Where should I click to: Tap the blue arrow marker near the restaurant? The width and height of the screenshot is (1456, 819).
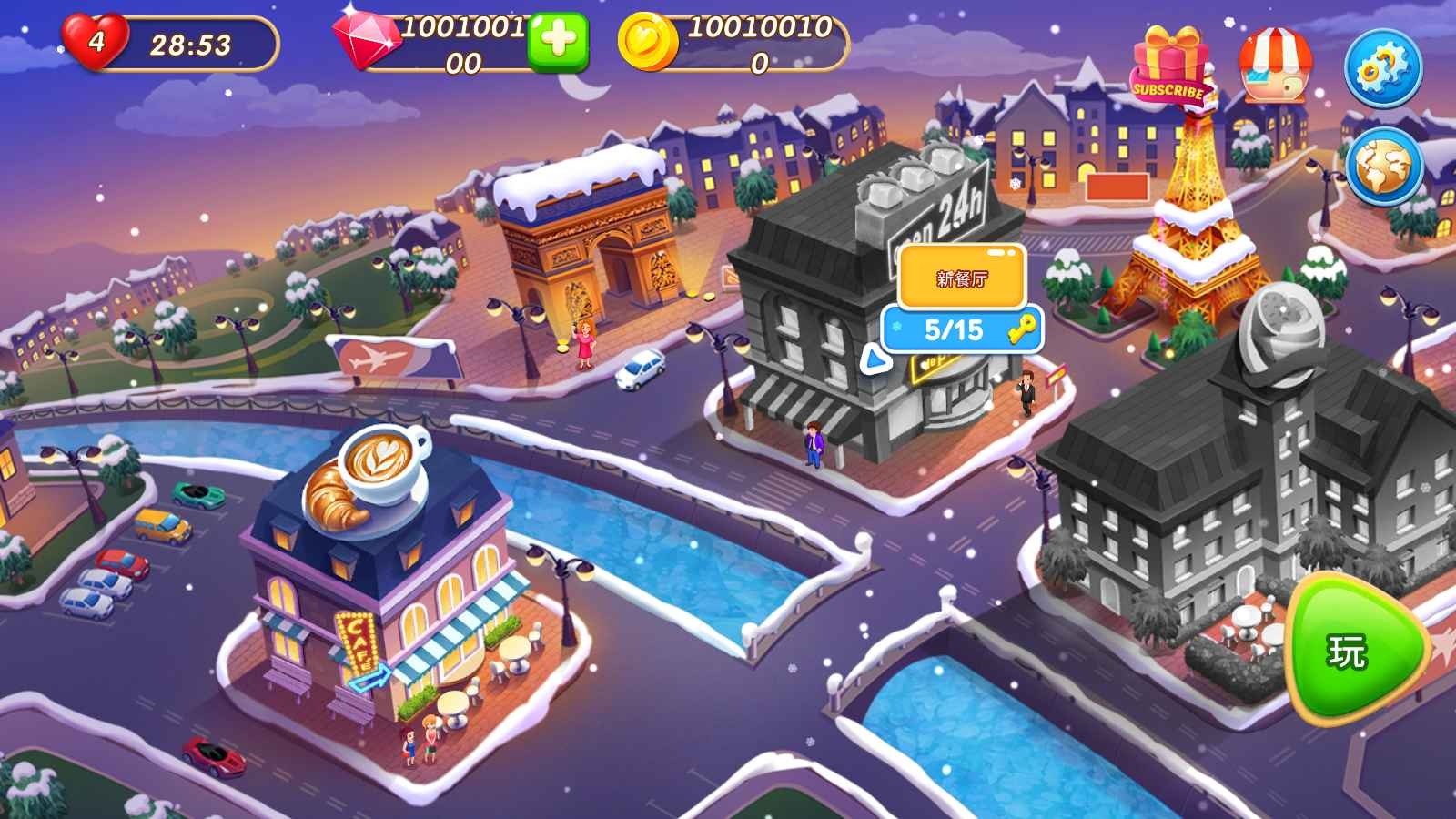coord(876,360)
